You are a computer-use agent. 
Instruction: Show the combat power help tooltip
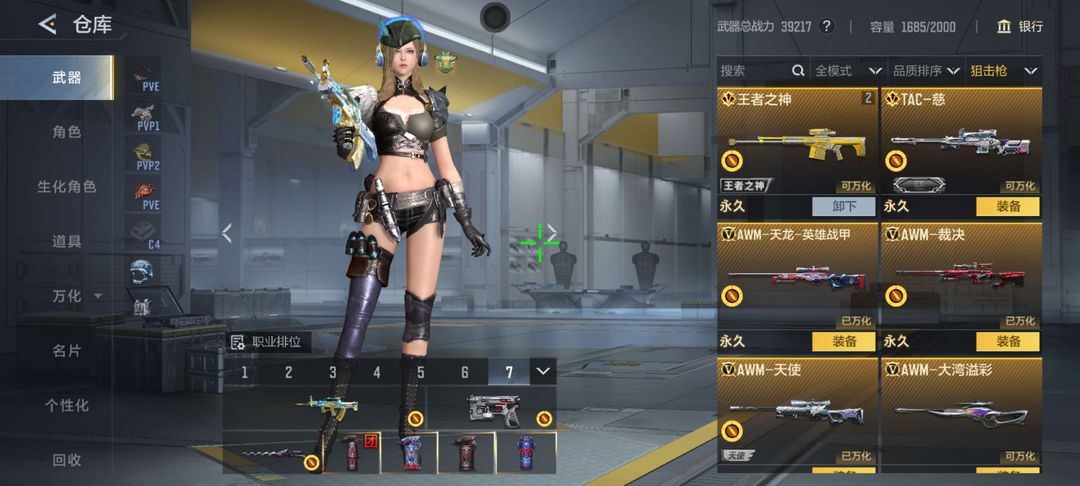coord(826,27)
